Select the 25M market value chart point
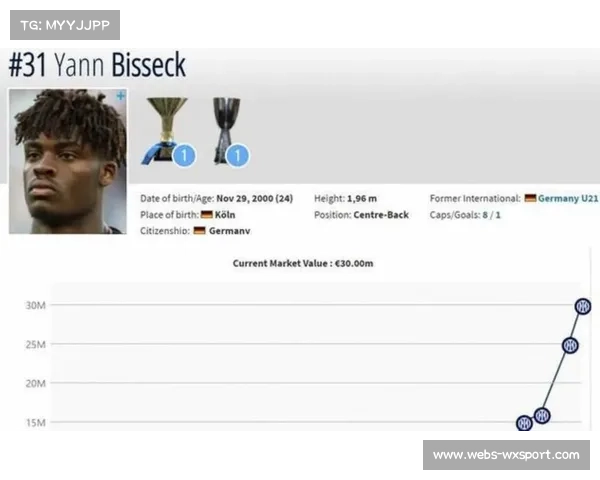Viewport: 600px width, 480px height. (x=570, y=345)
